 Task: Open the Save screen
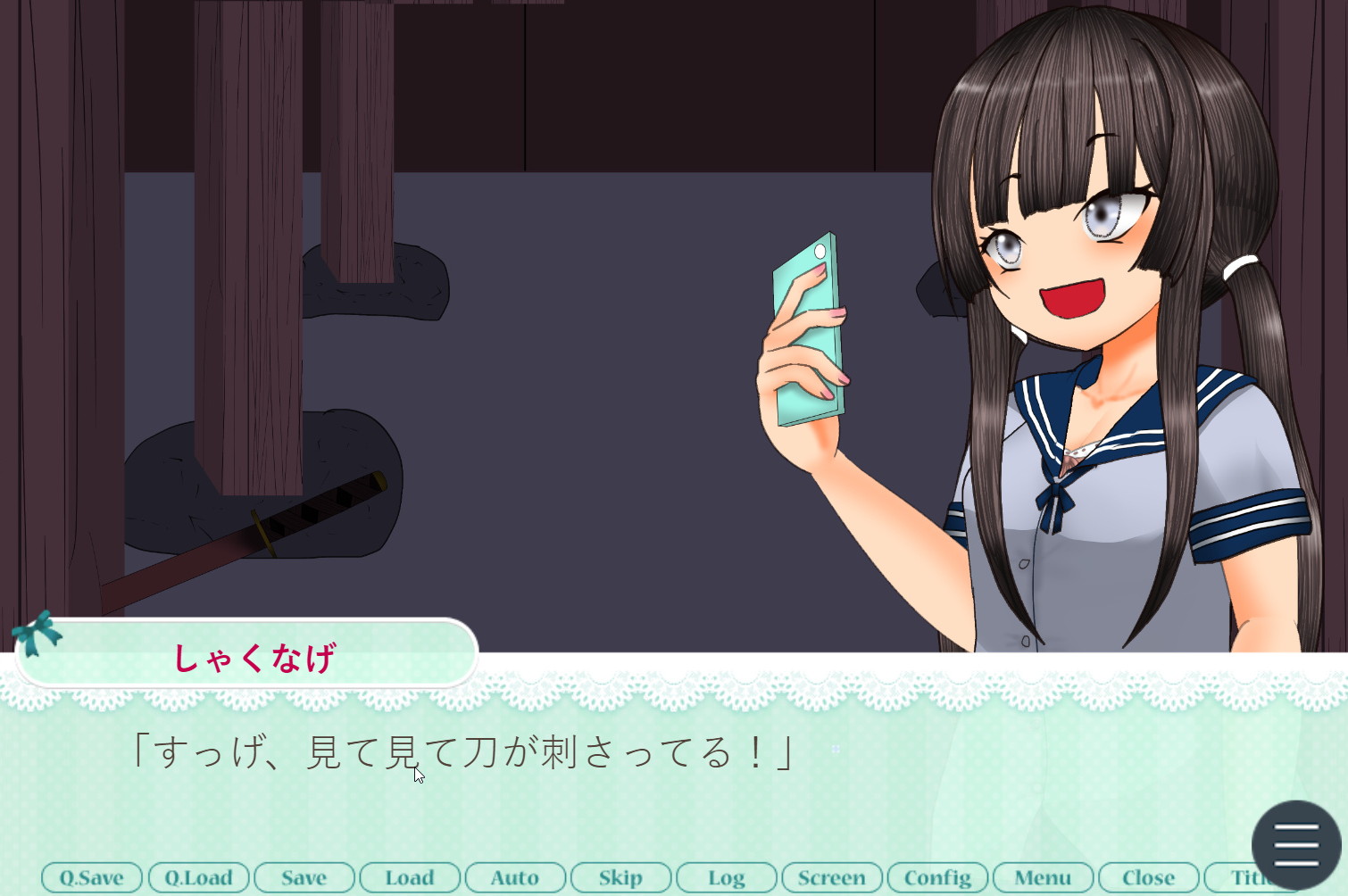point(304,877)
